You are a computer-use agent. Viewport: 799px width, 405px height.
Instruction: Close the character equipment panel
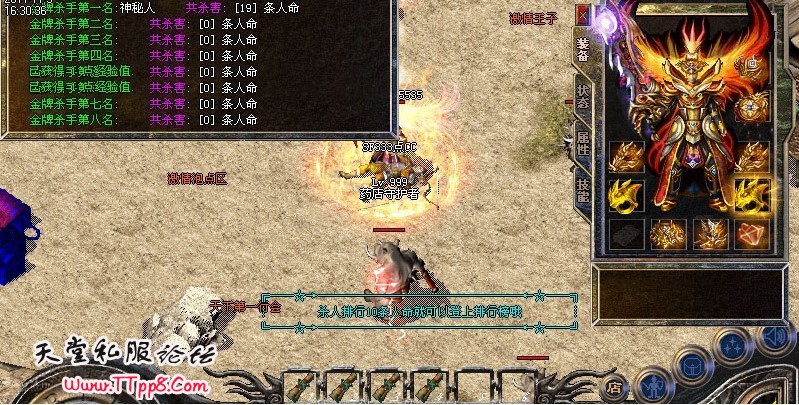tap(583, 14)
